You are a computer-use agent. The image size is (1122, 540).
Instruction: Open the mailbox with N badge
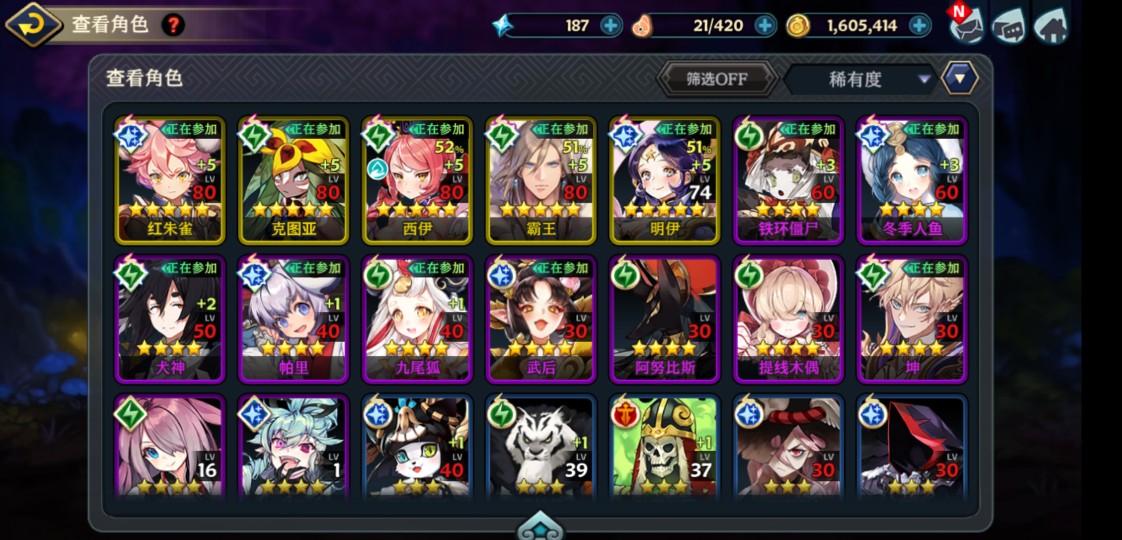point(965,25)
